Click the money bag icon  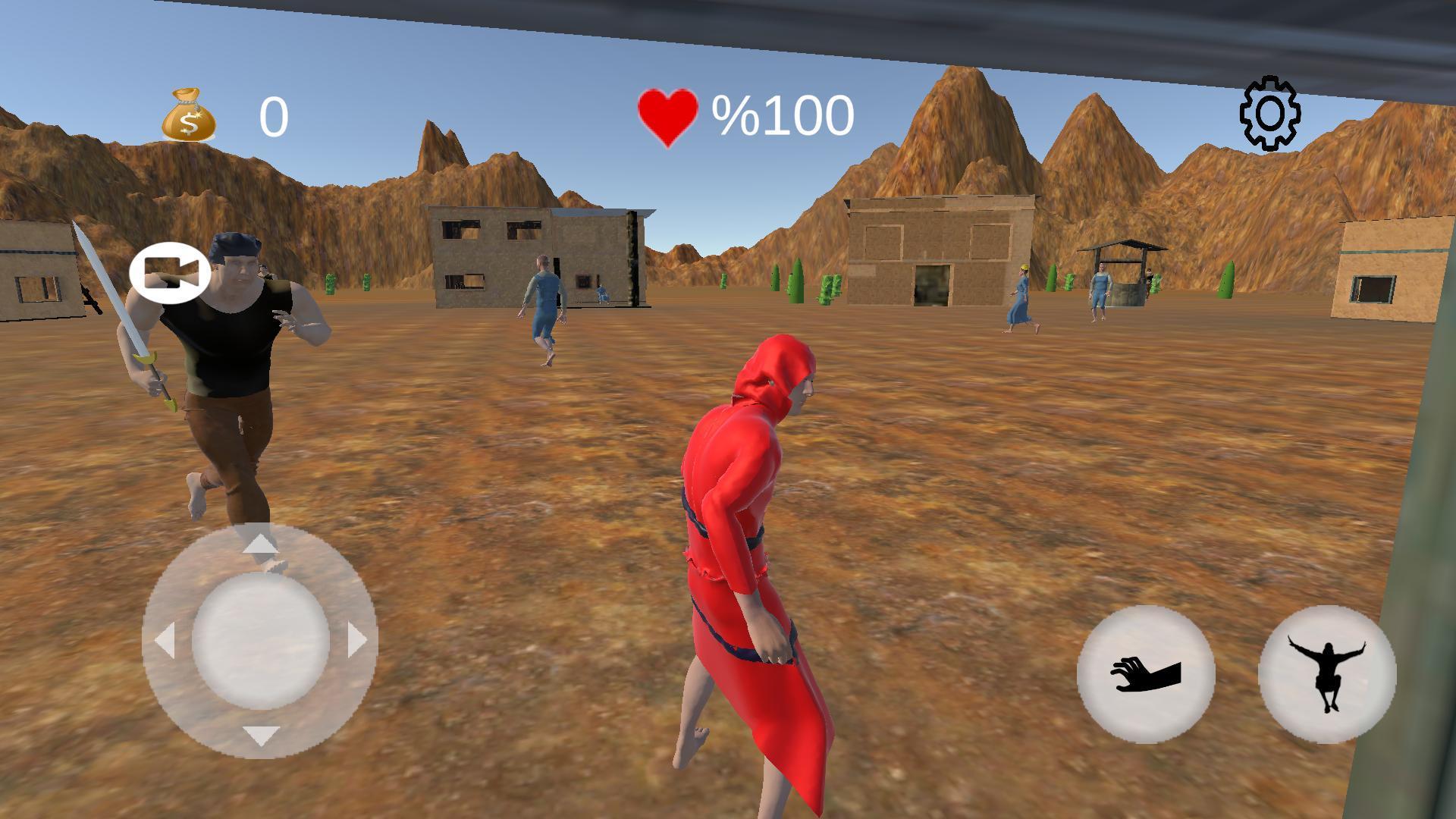tap(189, 116)
